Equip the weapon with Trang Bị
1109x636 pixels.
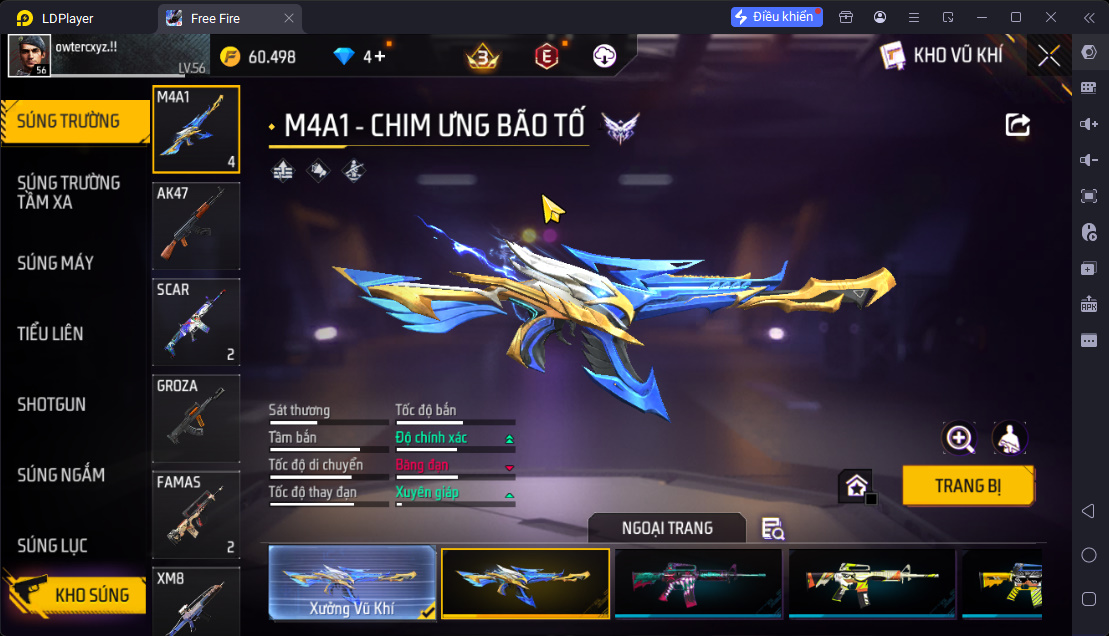click(x=968, y=487)
